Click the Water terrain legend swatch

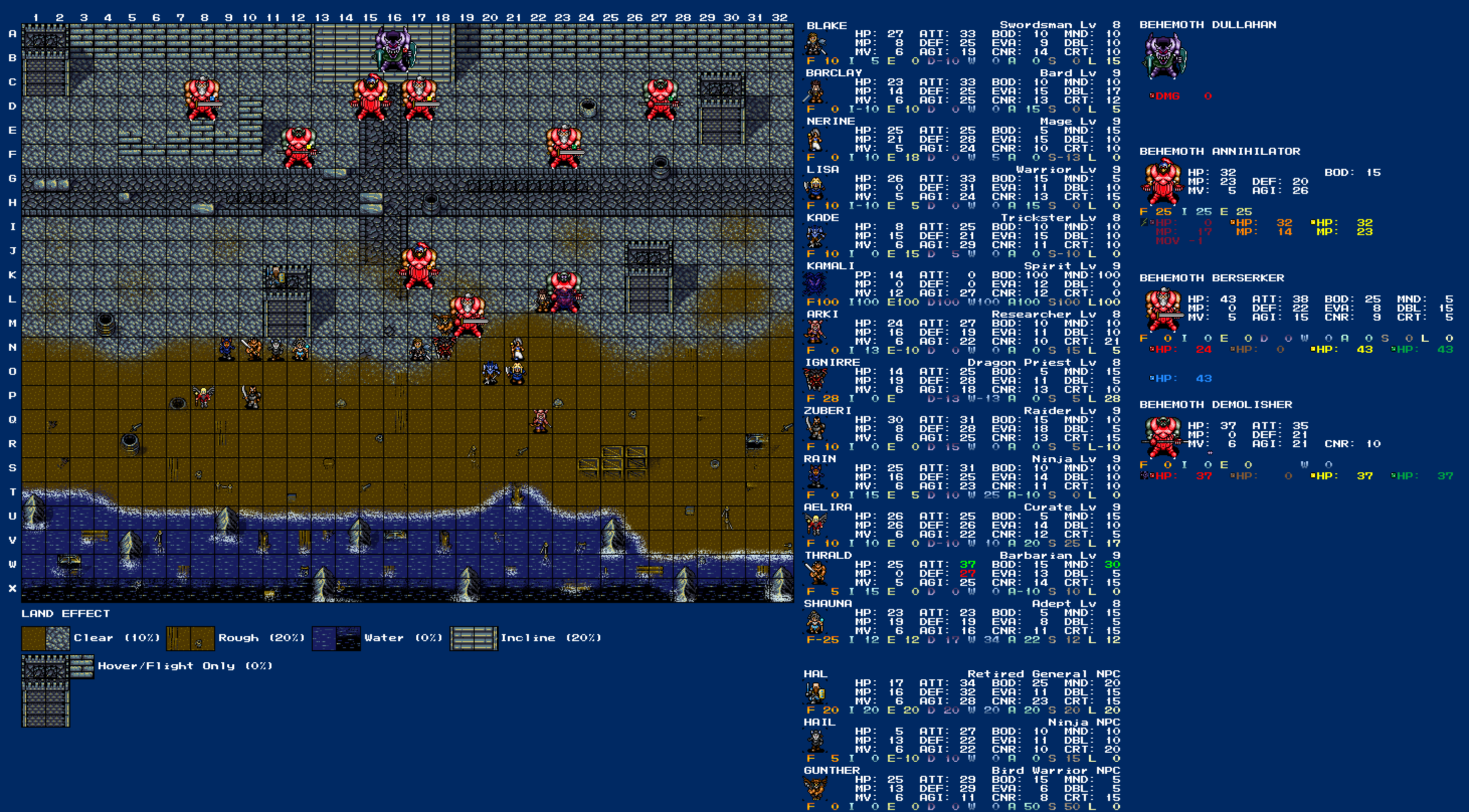(336, 638)
